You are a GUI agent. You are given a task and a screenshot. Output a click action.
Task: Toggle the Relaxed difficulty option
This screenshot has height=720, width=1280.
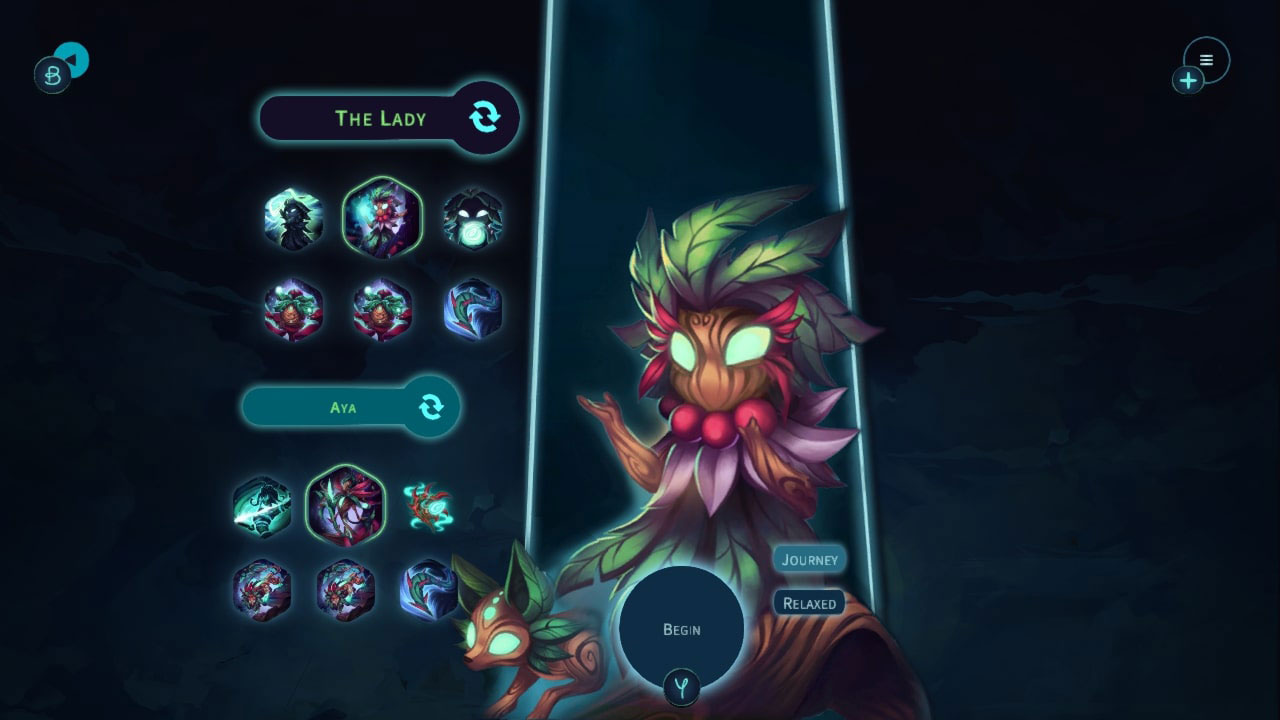coord(808,603)
